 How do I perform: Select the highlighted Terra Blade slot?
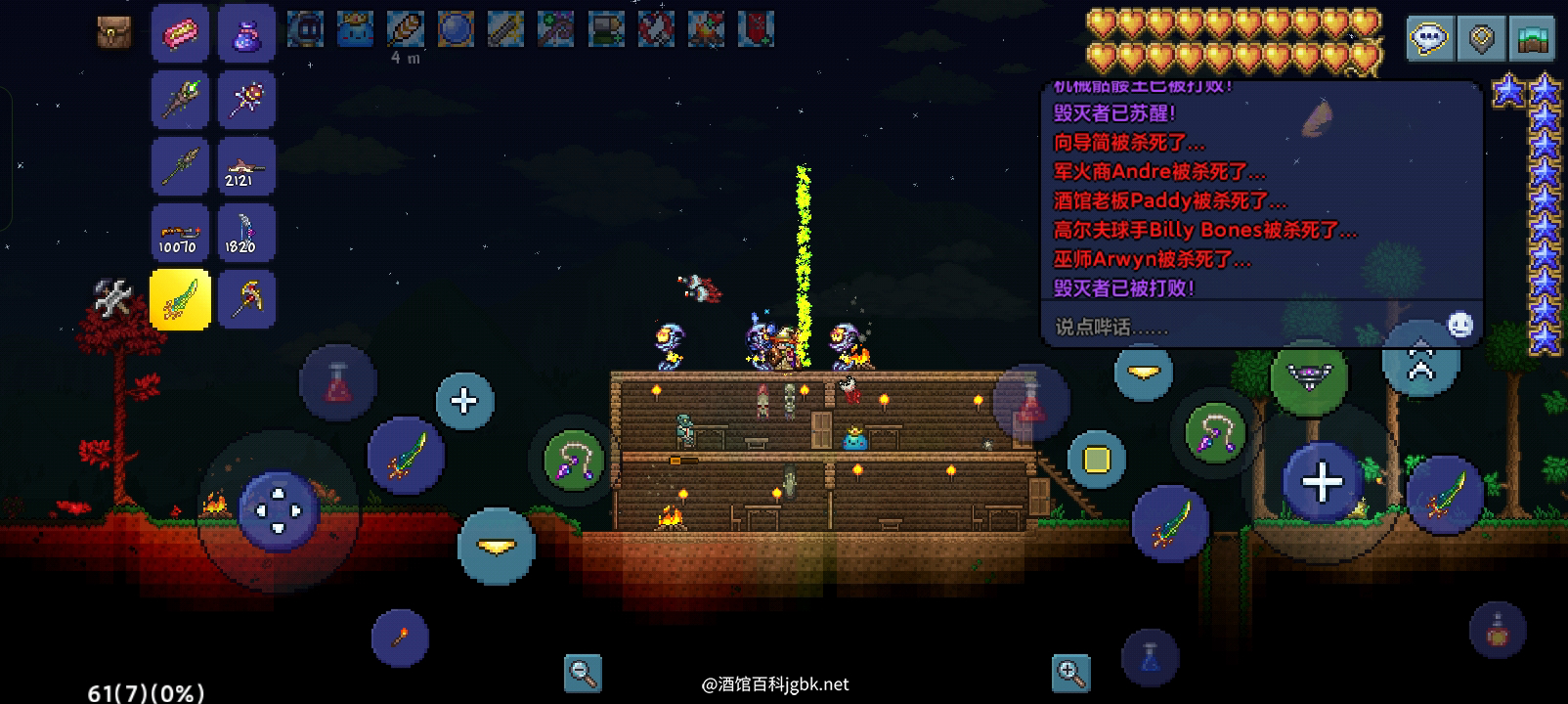pos(180,299)
